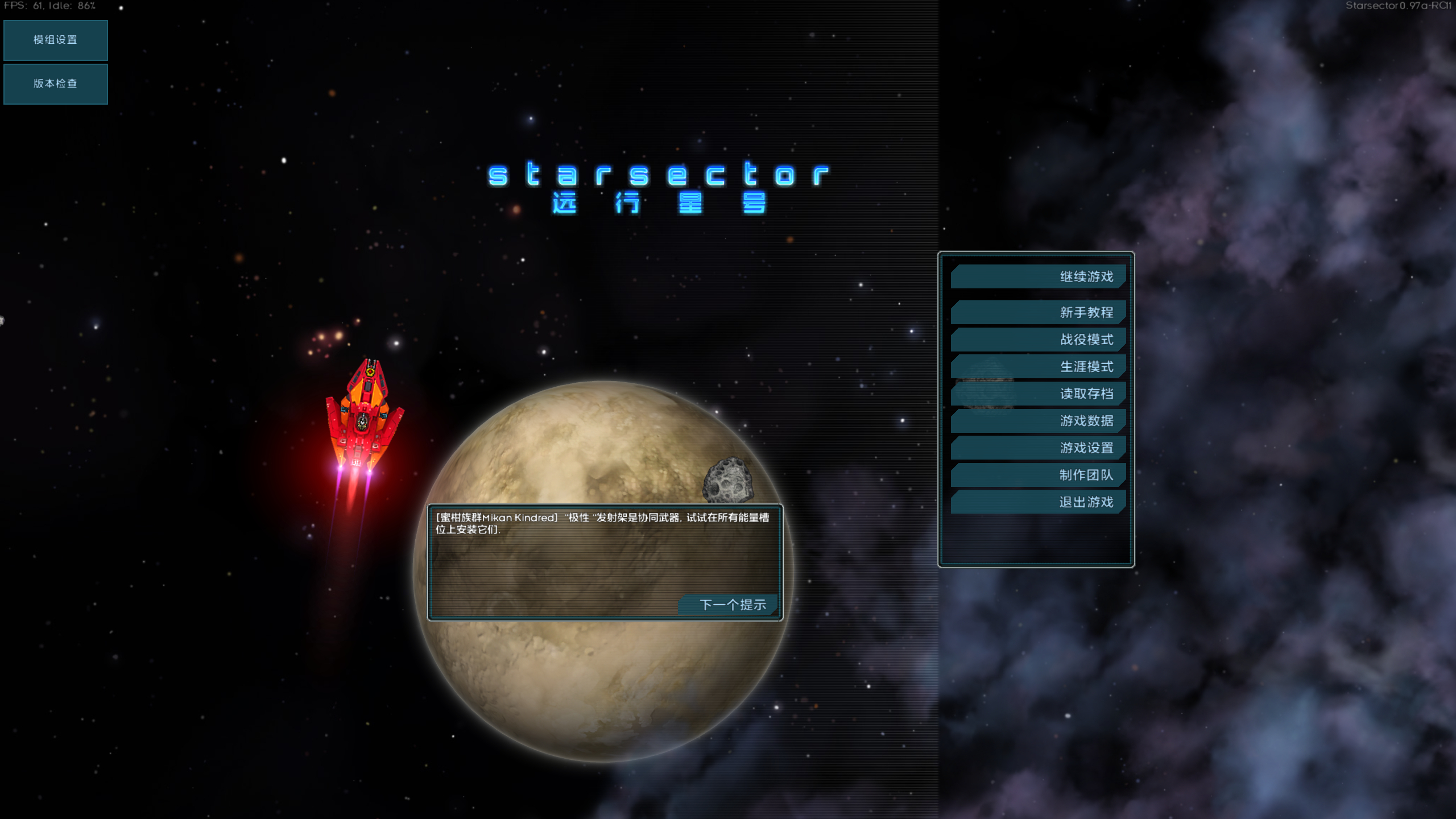The width and height of the screenshot is (1456, 819).
Task: Show the 制作团队 credits
Action: tap(1038, 475)
